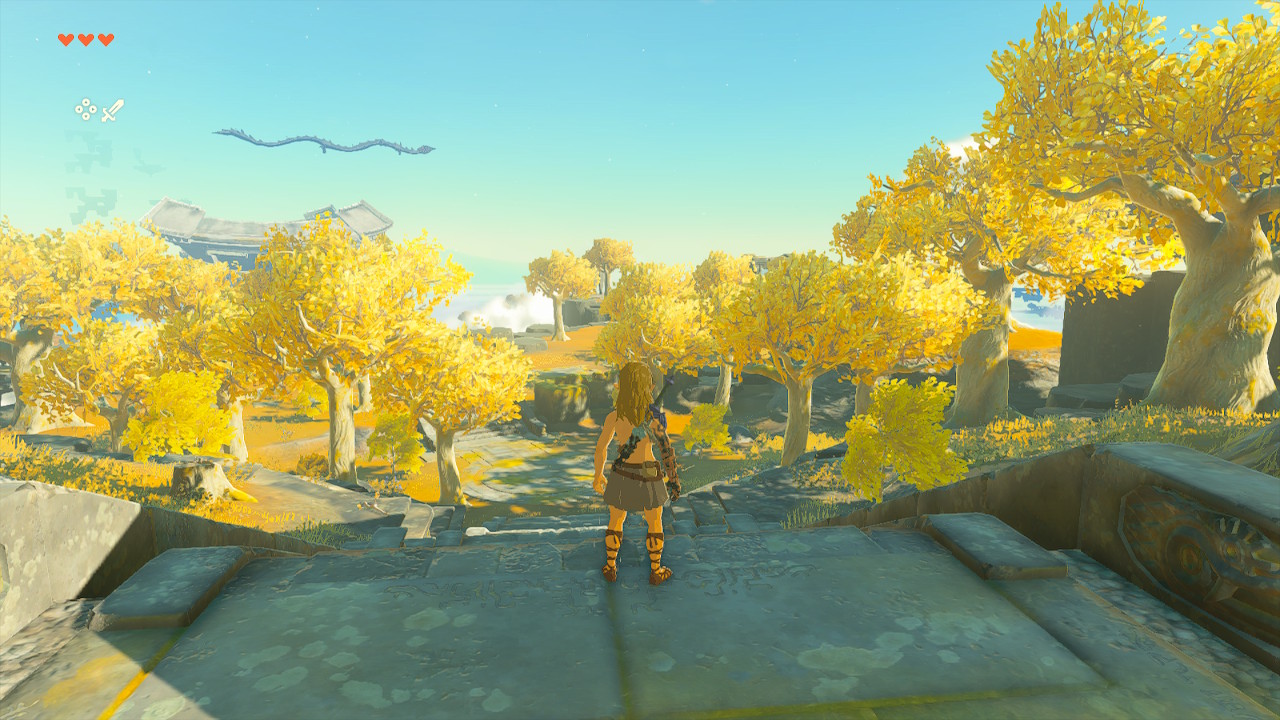Click the sword equip icon in the HUD
Image resolution: width=1280 pixels, height=720 pixels.
point(112,110)
